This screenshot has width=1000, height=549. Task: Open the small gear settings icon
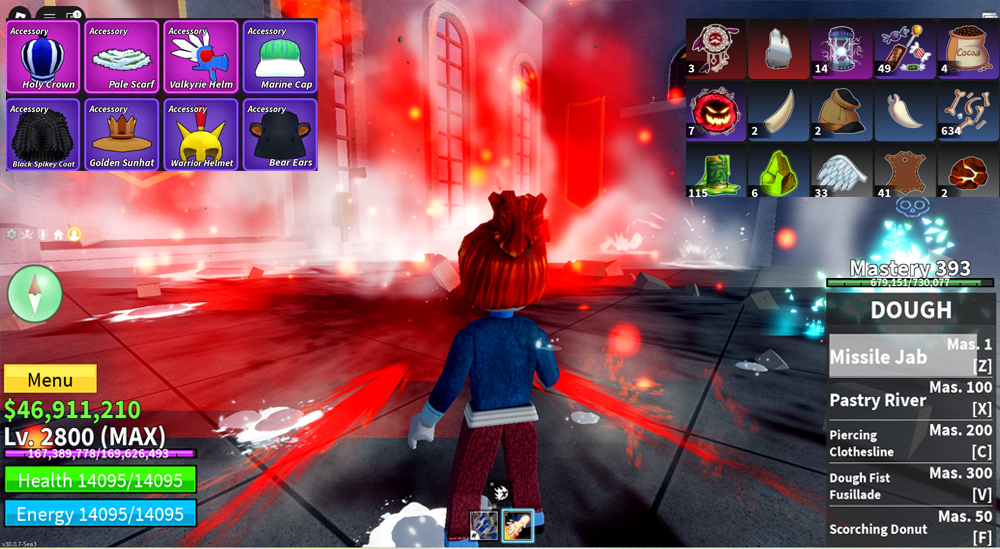coord(12,234)
